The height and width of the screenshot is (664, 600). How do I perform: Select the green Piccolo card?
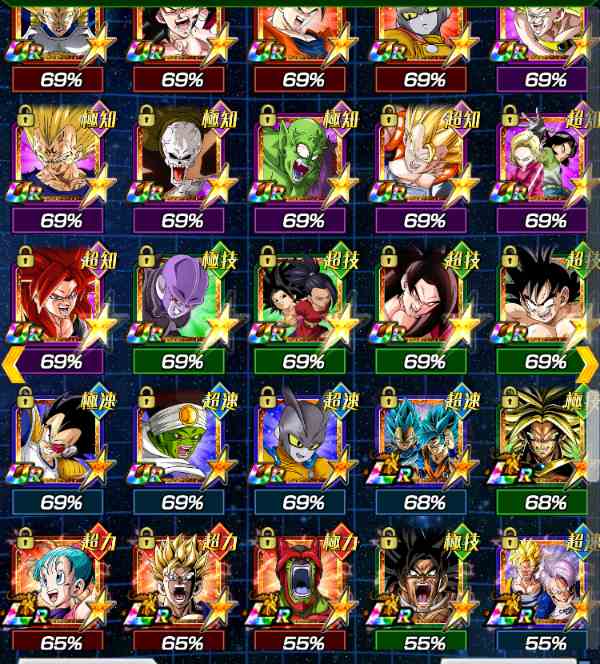tap(303, 166)
